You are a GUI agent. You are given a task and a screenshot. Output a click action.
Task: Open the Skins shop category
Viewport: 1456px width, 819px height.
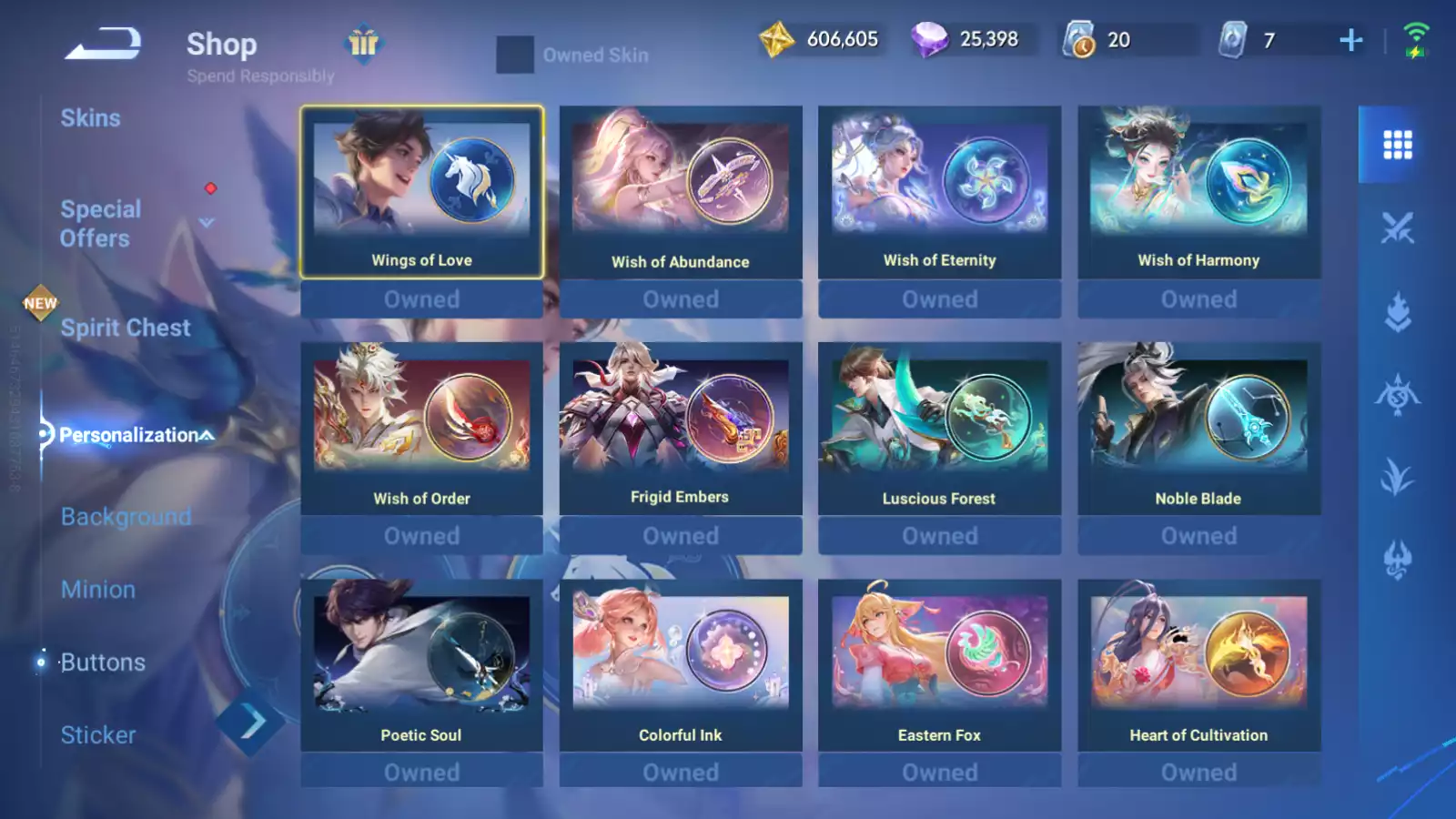[90, 118]
